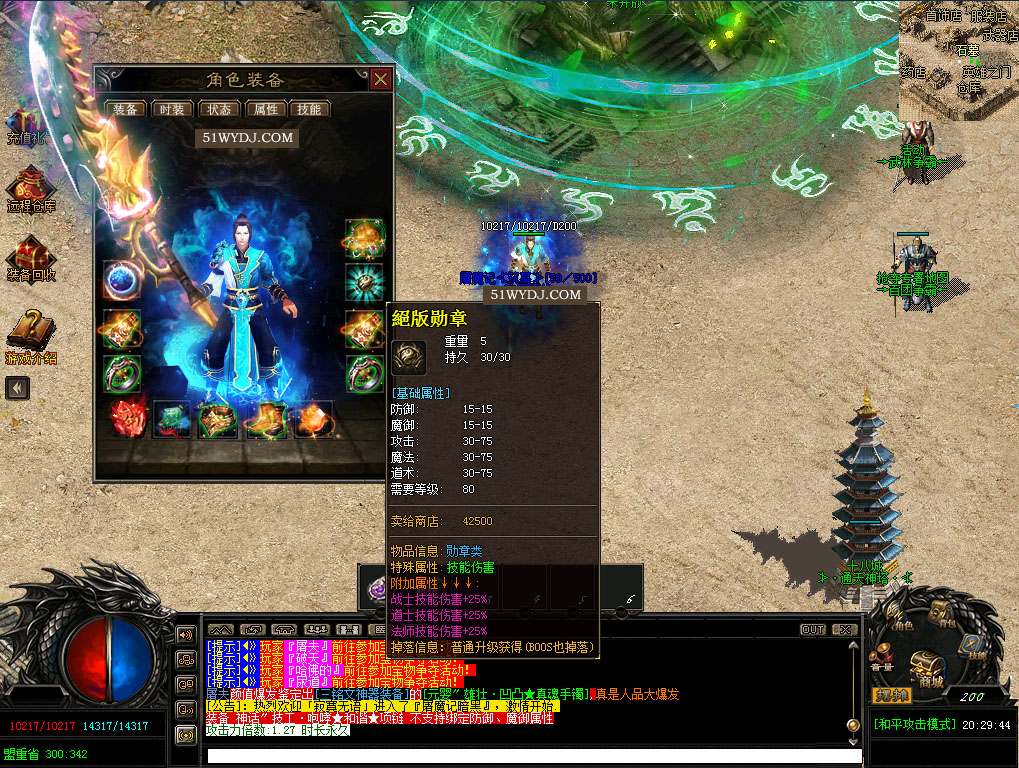The image size is (1019, 768).
Task: Open the 商城 shop treasure chest
Action: pyautogui.click(x=927, y=665)
